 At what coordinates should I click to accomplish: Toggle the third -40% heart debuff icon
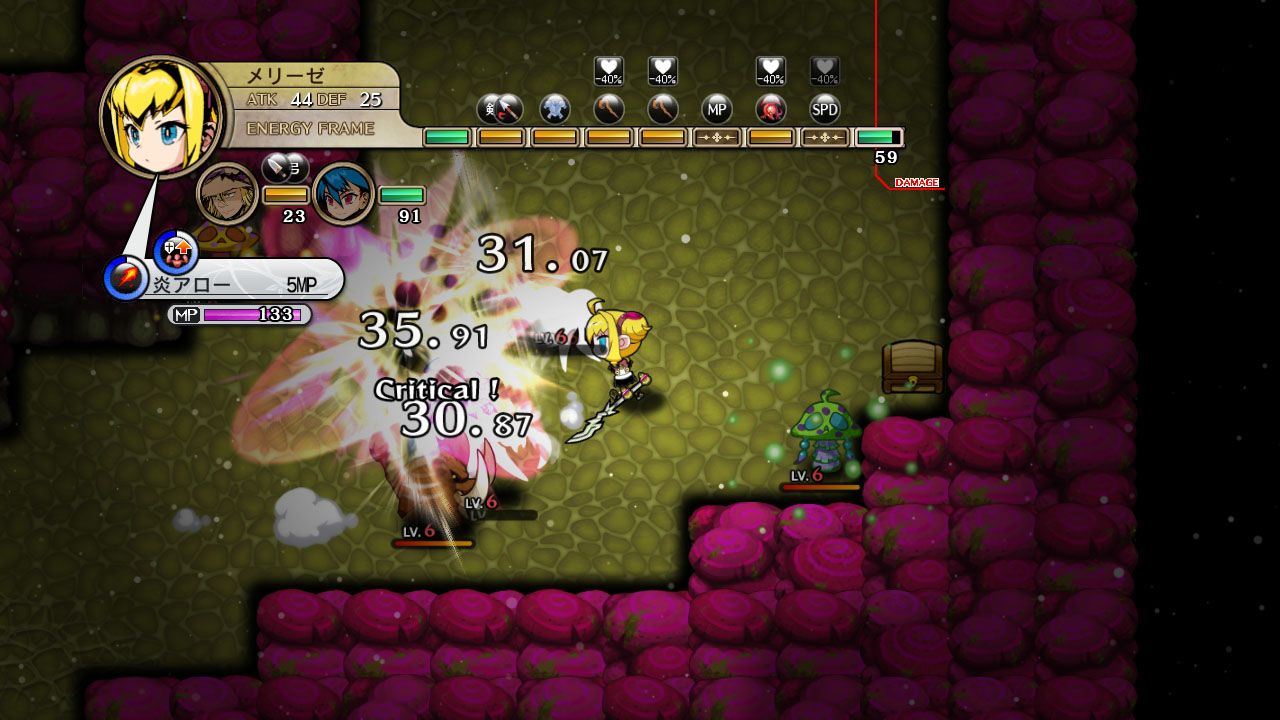coord(769,68)
